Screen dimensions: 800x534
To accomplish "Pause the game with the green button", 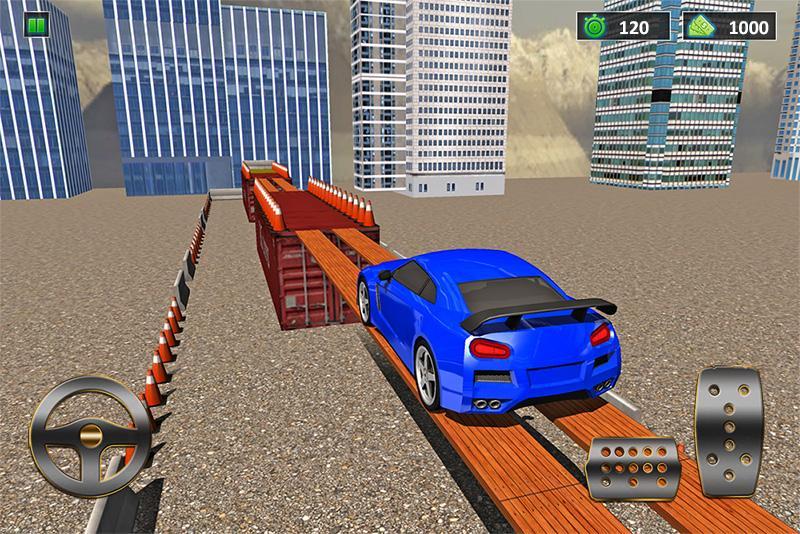I will tap(36, 25).
